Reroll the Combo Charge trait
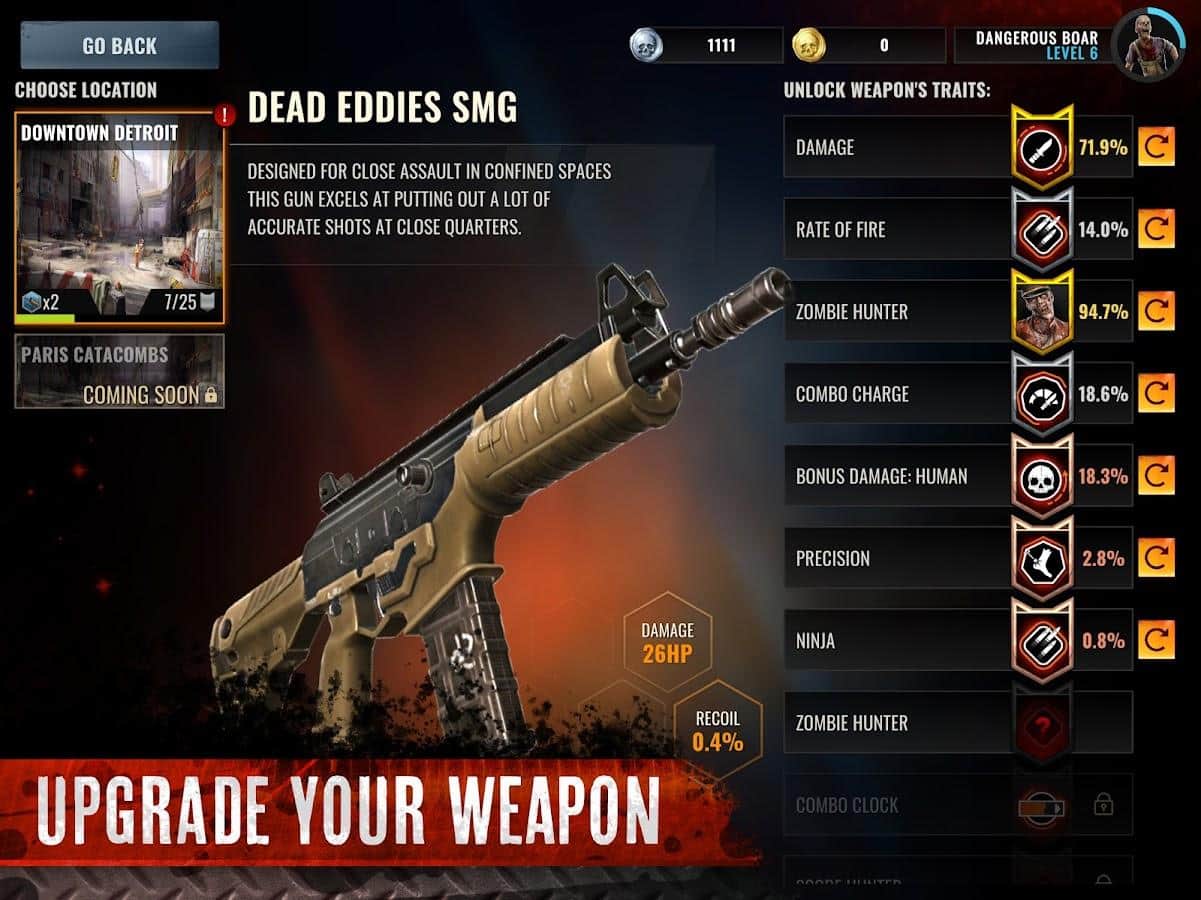The height and width of the screenshot is (900, 1201). (x=1156, y=394)
